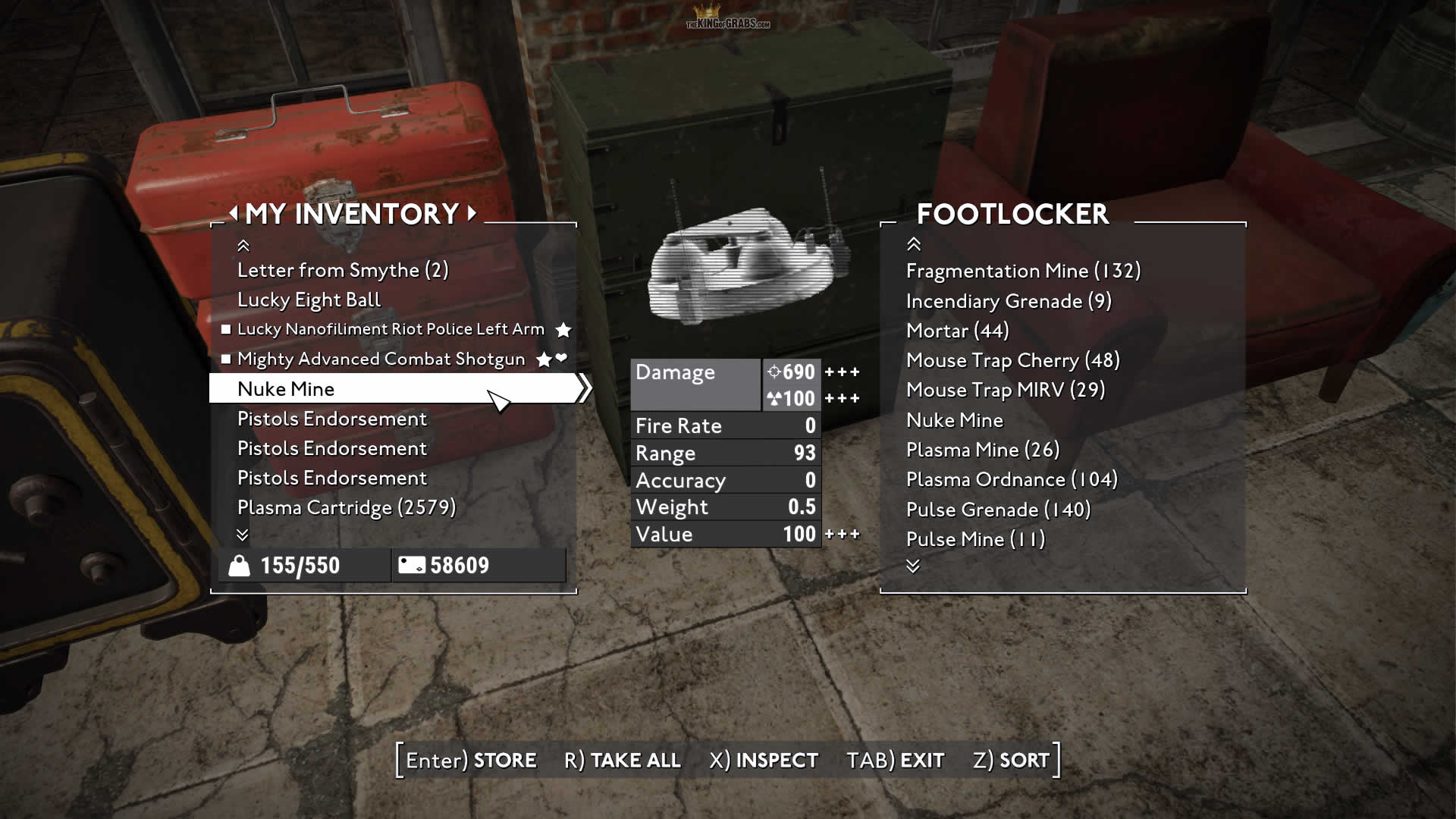Image resolution: width=1456 pixels, height=819 pixels.
Task: Select the Lucky Eight Ball item
Action: click(309, 300)
